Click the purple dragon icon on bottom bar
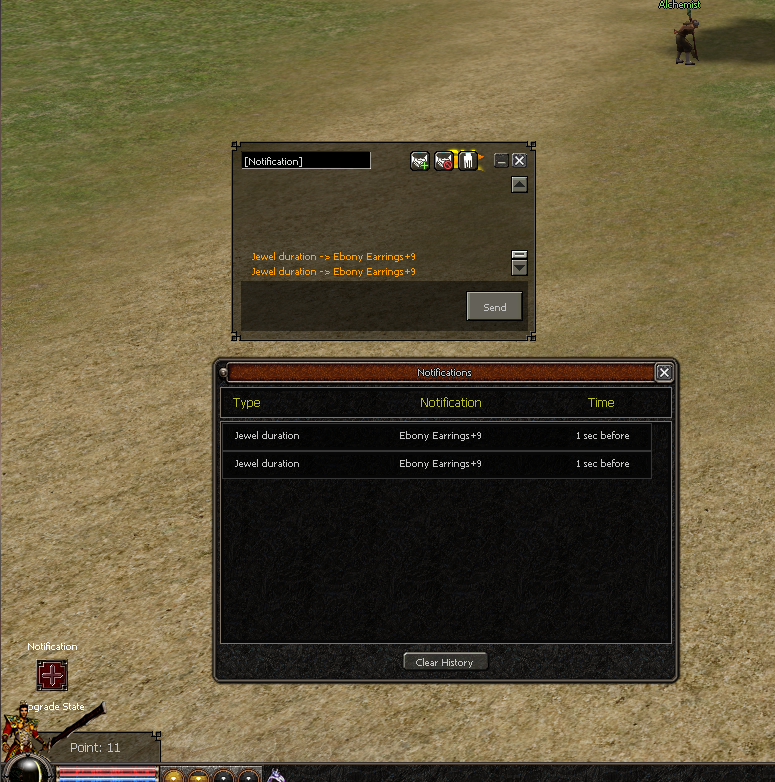Viewport: 775px width, 782px height. click(x=276, y=774)
